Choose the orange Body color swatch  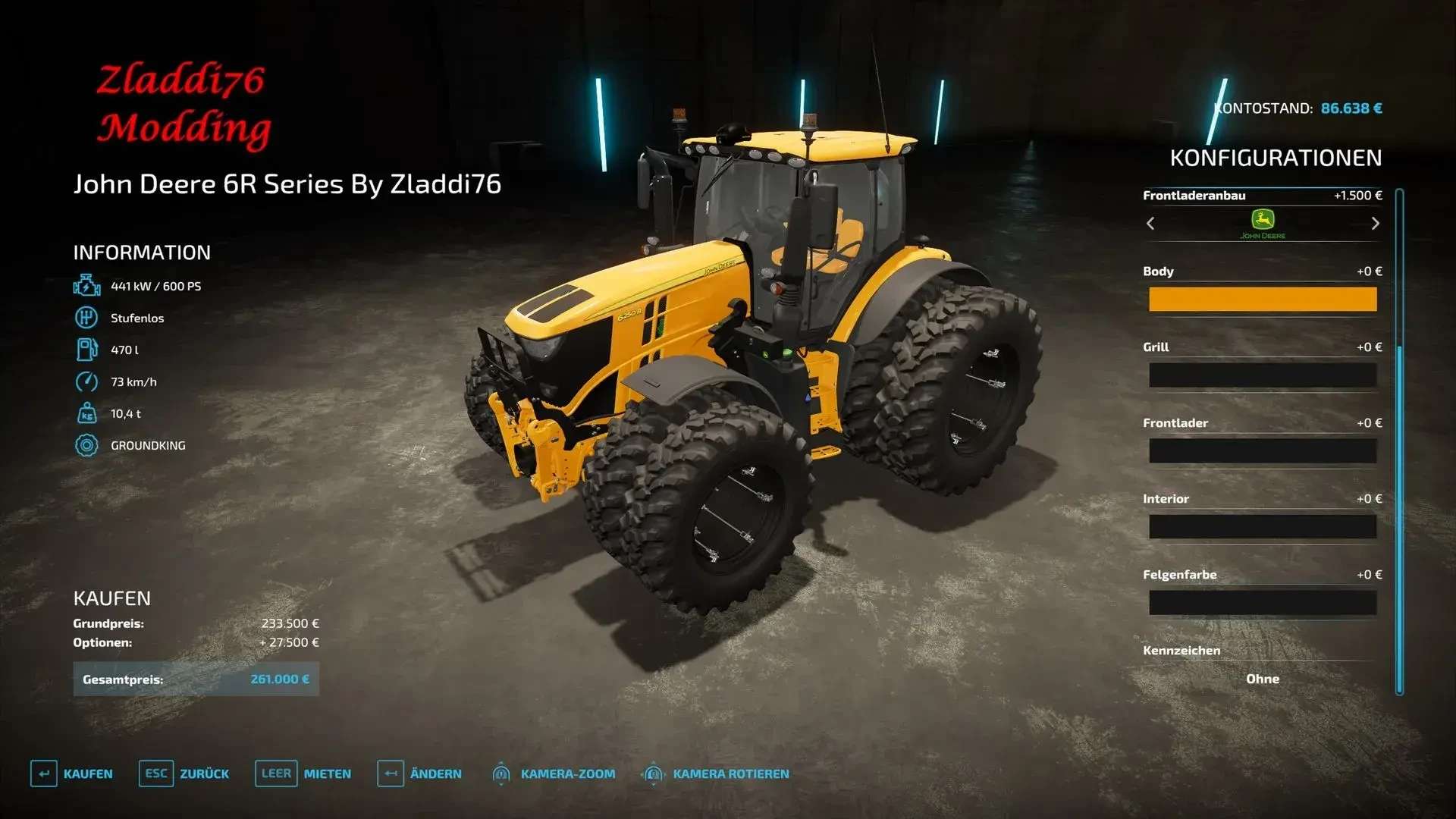point(1262,300)
